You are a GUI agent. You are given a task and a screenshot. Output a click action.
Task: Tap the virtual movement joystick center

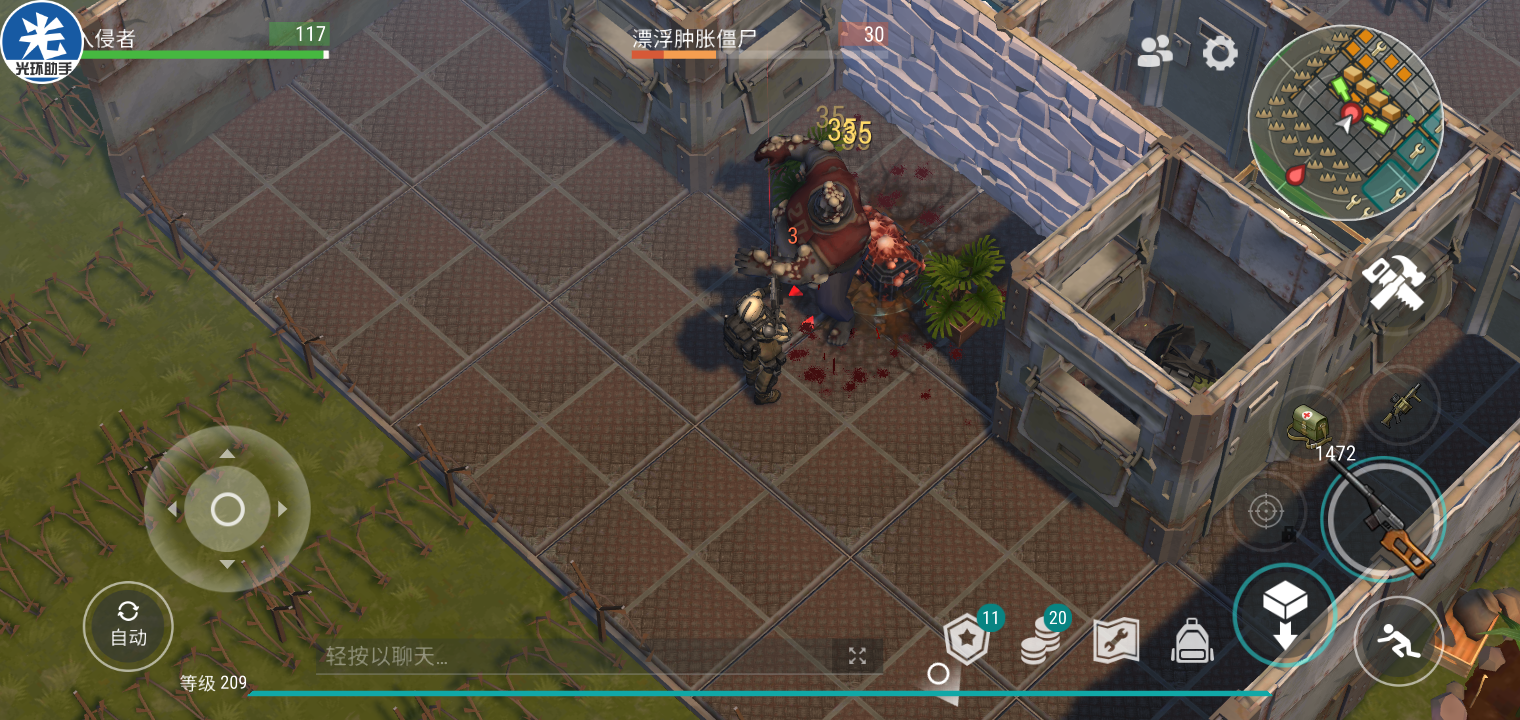click(x=228, y=509)
